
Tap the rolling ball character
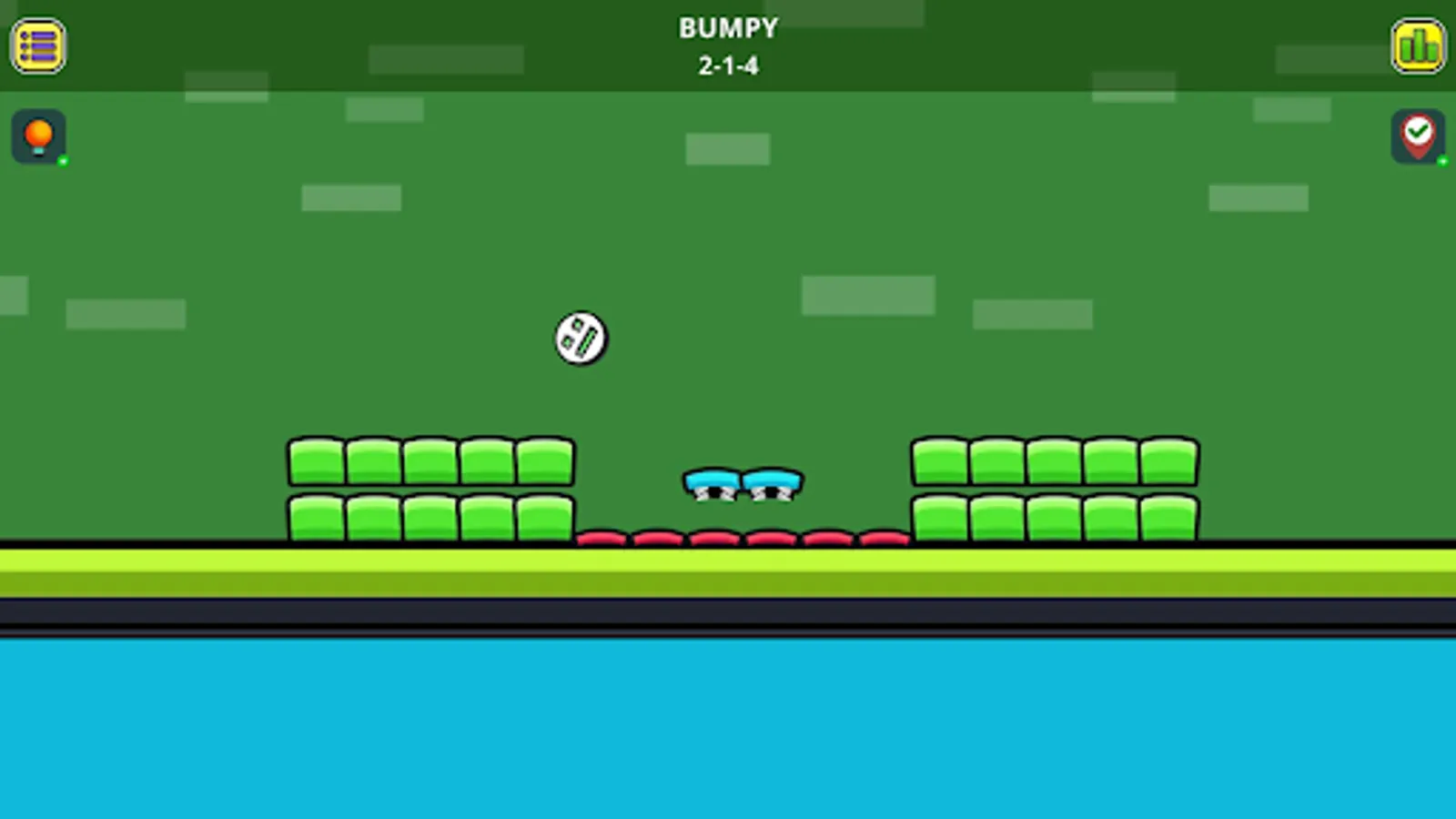pos(580,339)
